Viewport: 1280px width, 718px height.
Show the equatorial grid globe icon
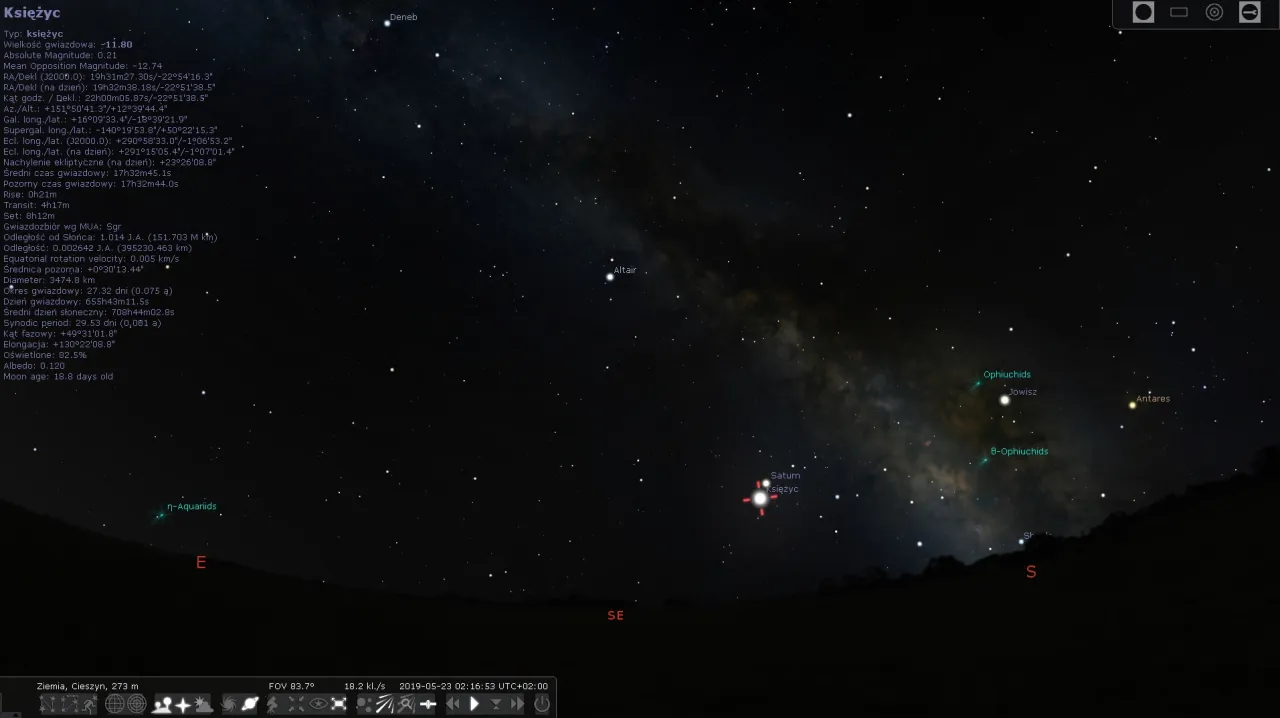point(115,704)
